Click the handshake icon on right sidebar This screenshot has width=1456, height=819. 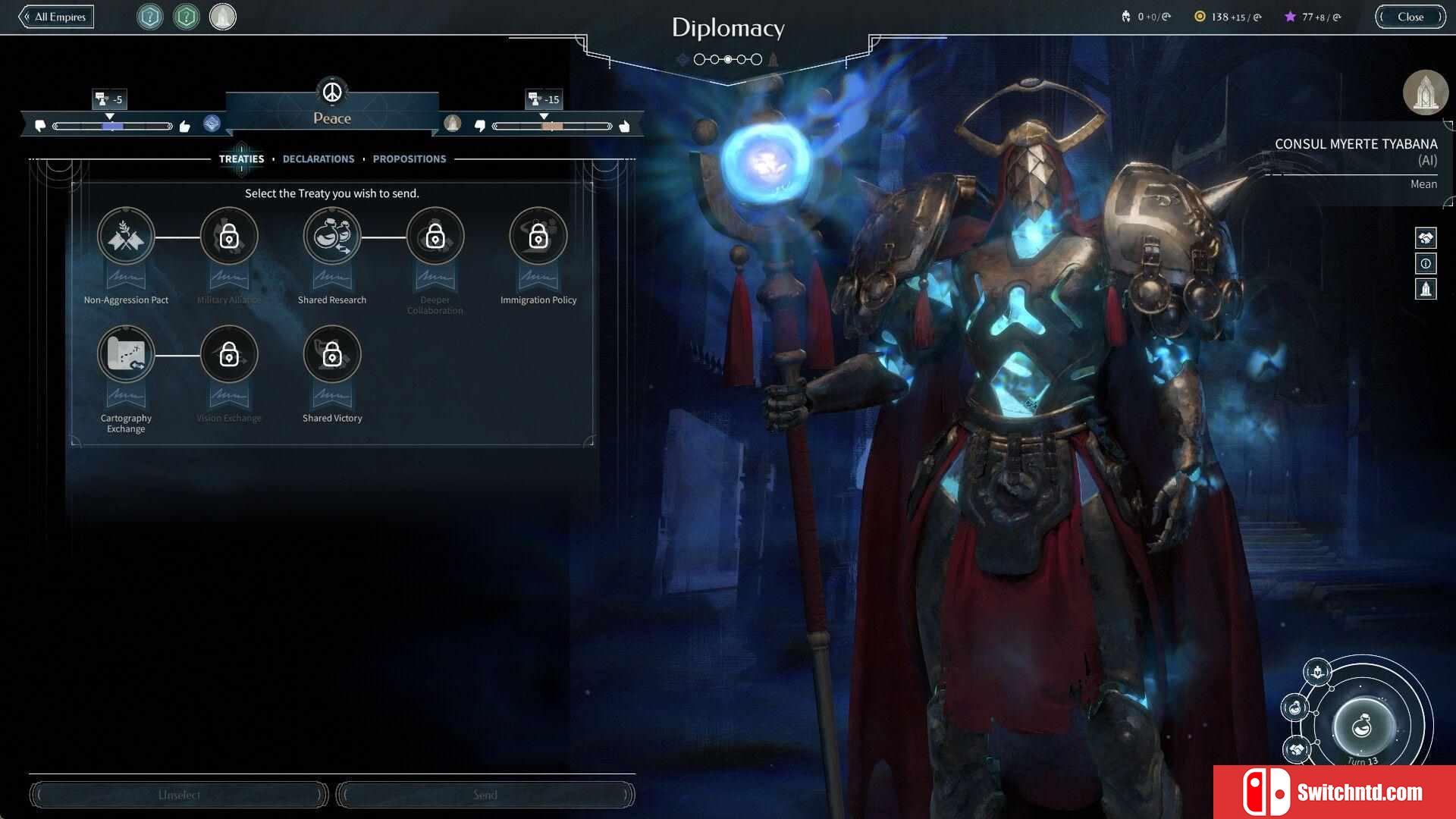click(x=1426, y=238)
